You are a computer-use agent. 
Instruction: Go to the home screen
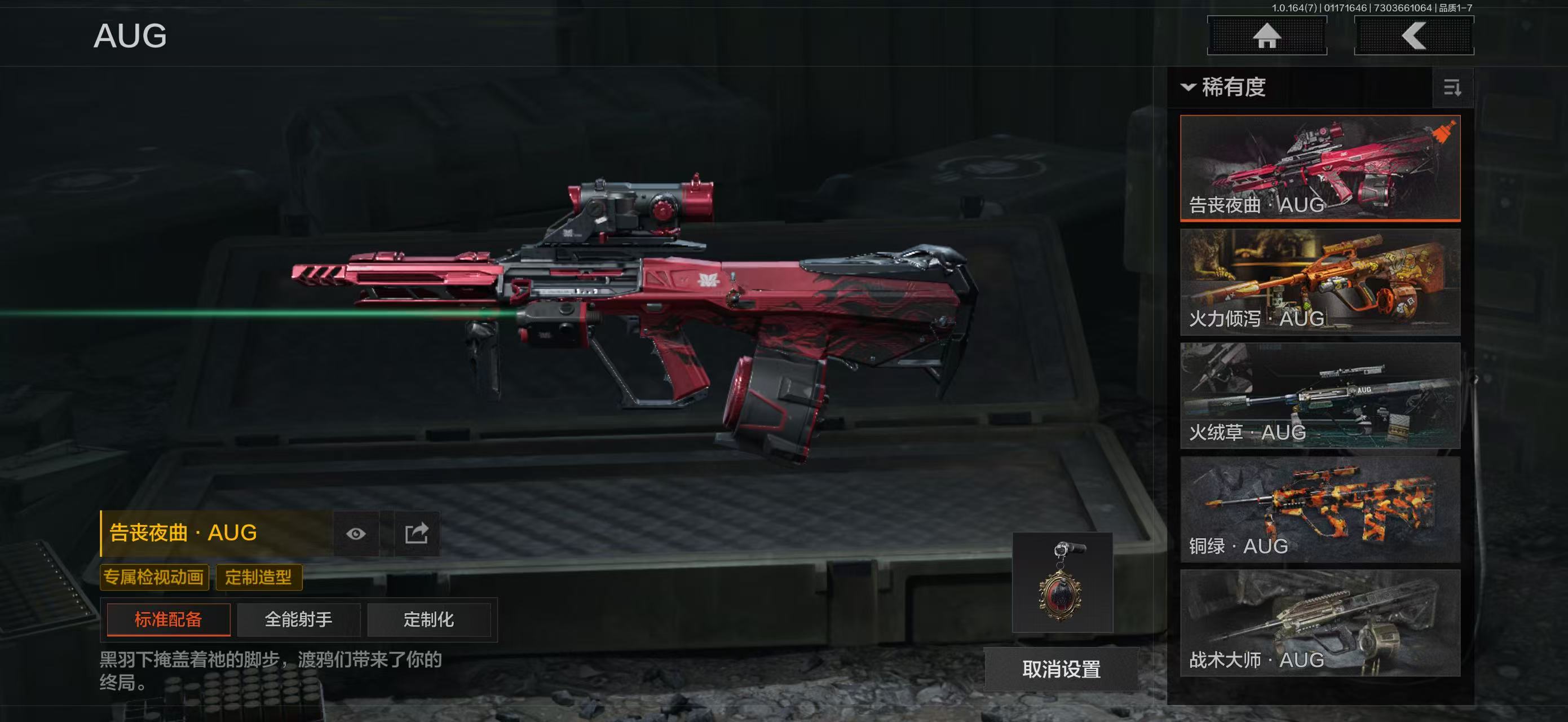1267,36
